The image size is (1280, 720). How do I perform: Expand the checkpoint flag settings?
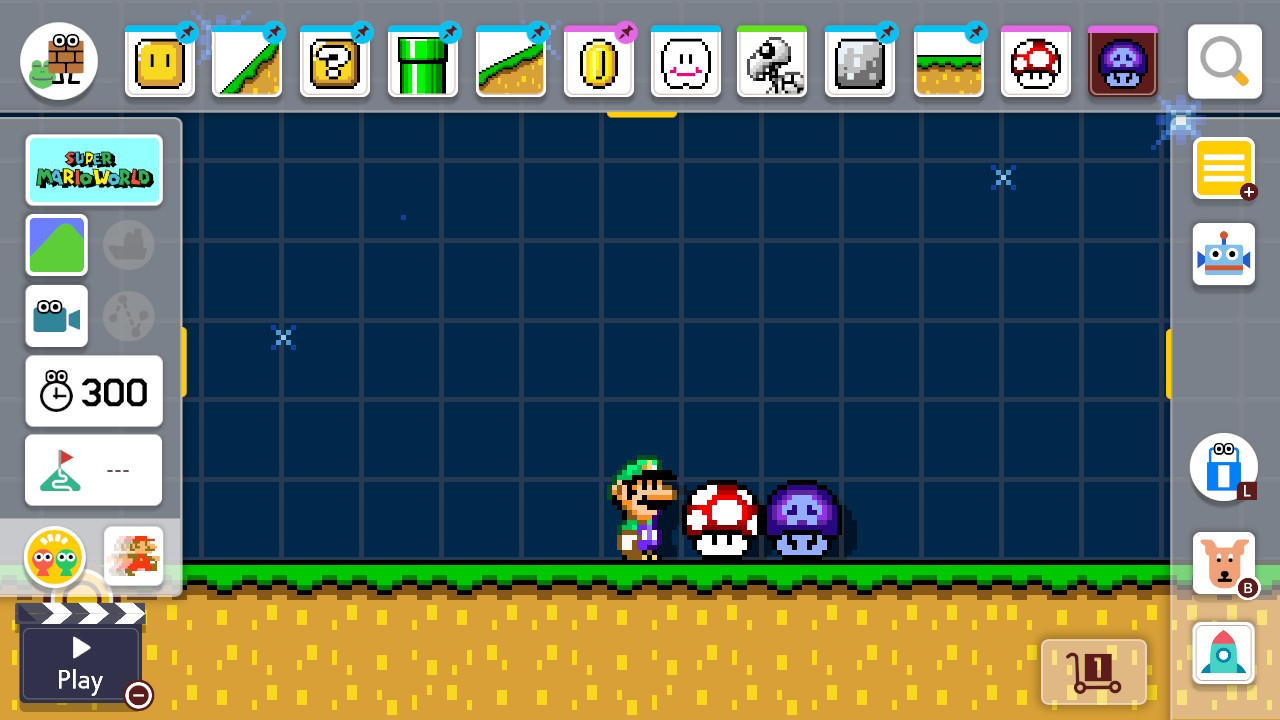pos(93,470)
